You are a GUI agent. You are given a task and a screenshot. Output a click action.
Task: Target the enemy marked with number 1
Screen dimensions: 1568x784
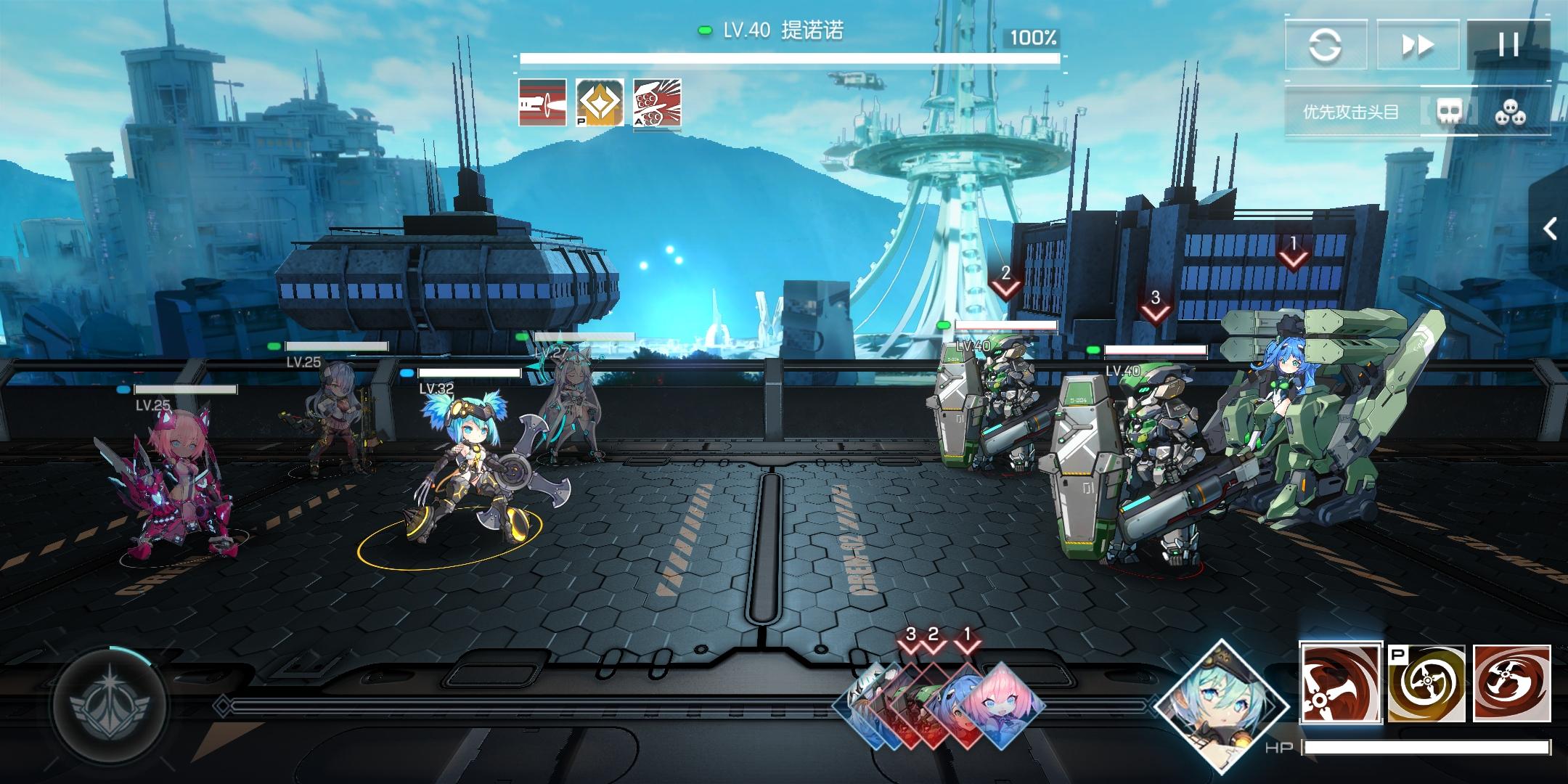(1299, 436)
